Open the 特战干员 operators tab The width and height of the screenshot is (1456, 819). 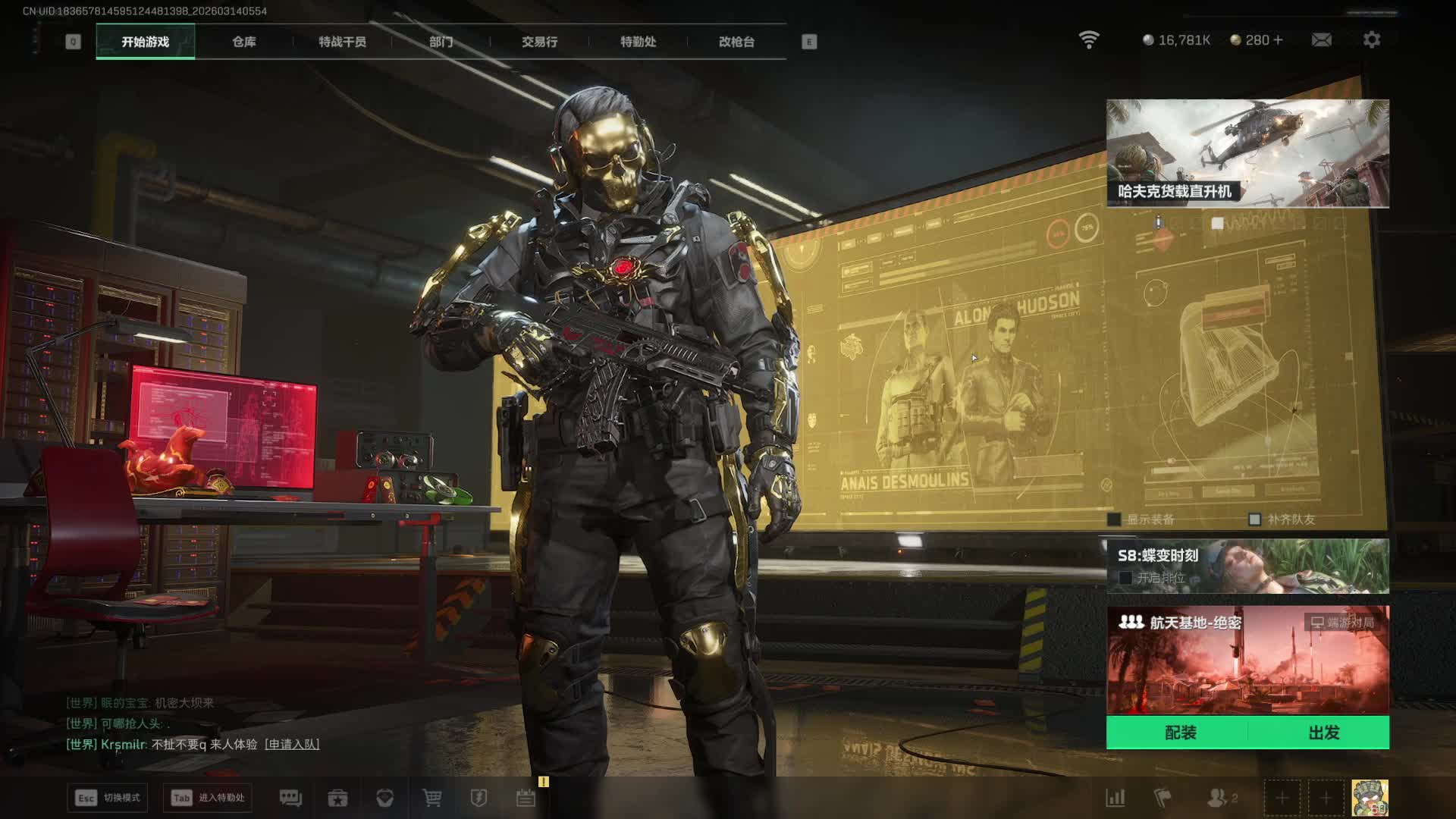click(342, 42)
